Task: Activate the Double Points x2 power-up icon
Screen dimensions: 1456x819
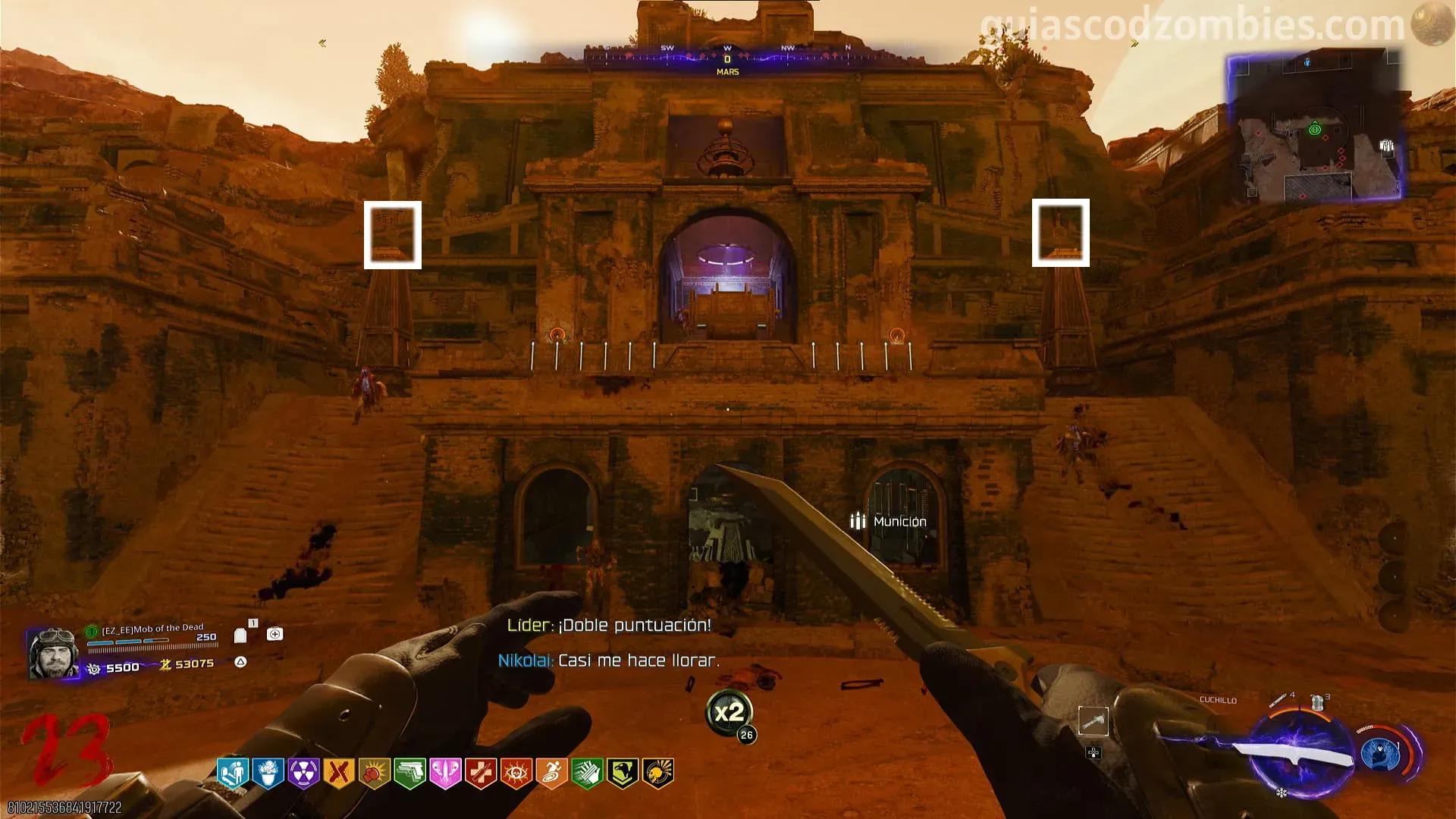Action: 730,712
